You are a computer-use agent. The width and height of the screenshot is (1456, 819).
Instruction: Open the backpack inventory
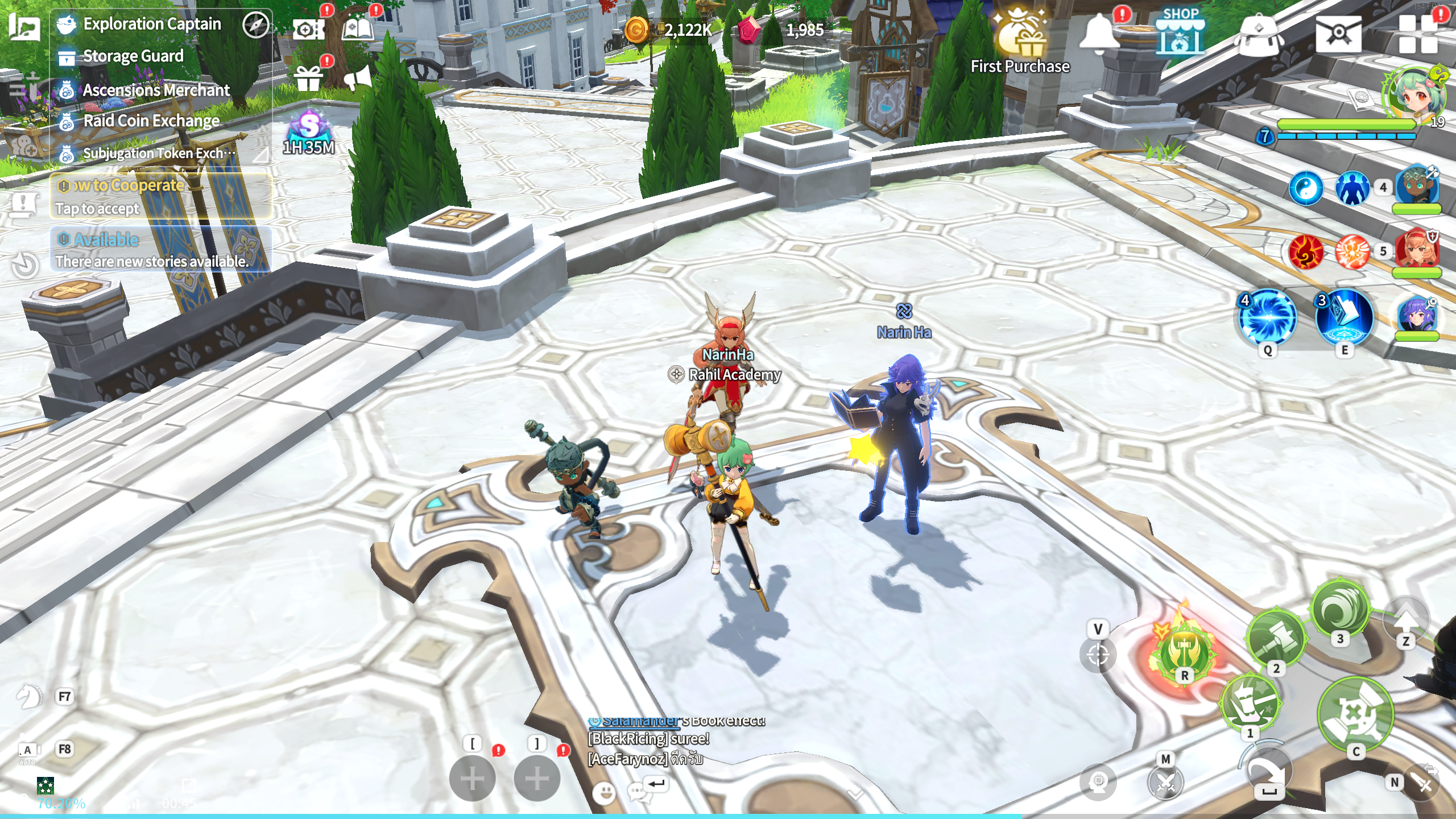click(1259, 35)
